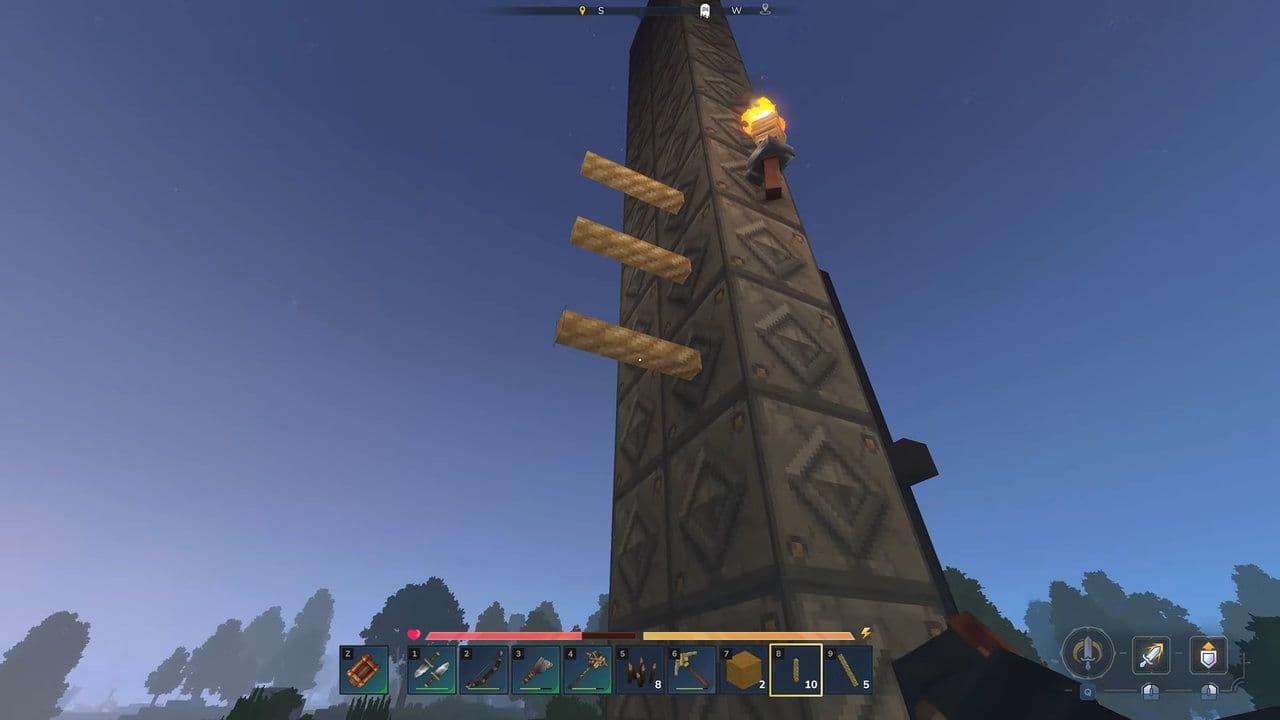The image size is (1280, 720).
Task: Click the home marker icon on the compass bar
Action: click(705, 11)
